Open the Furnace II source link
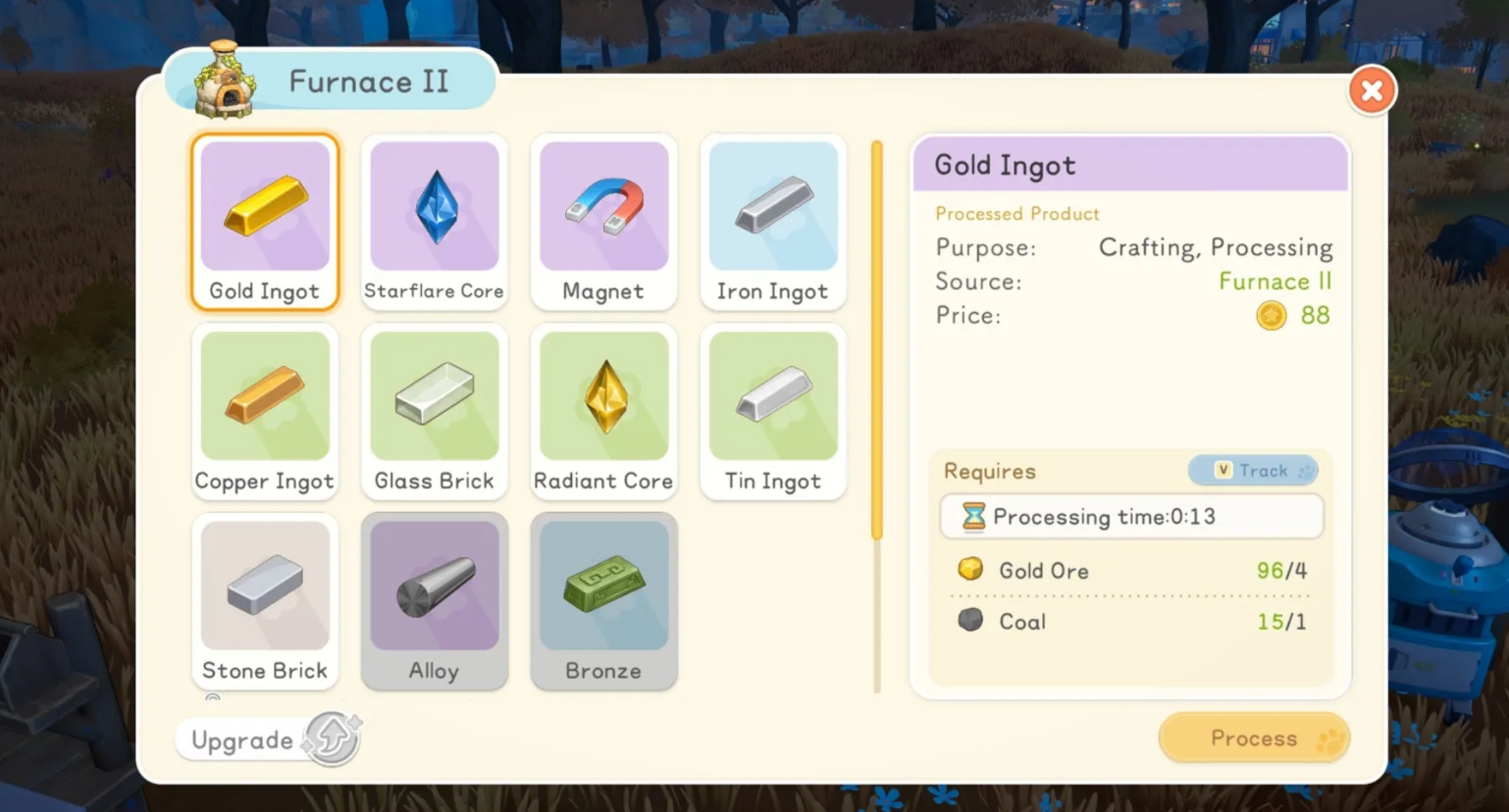Viewport: 1509px width, 812px height. pos(1275,281)
